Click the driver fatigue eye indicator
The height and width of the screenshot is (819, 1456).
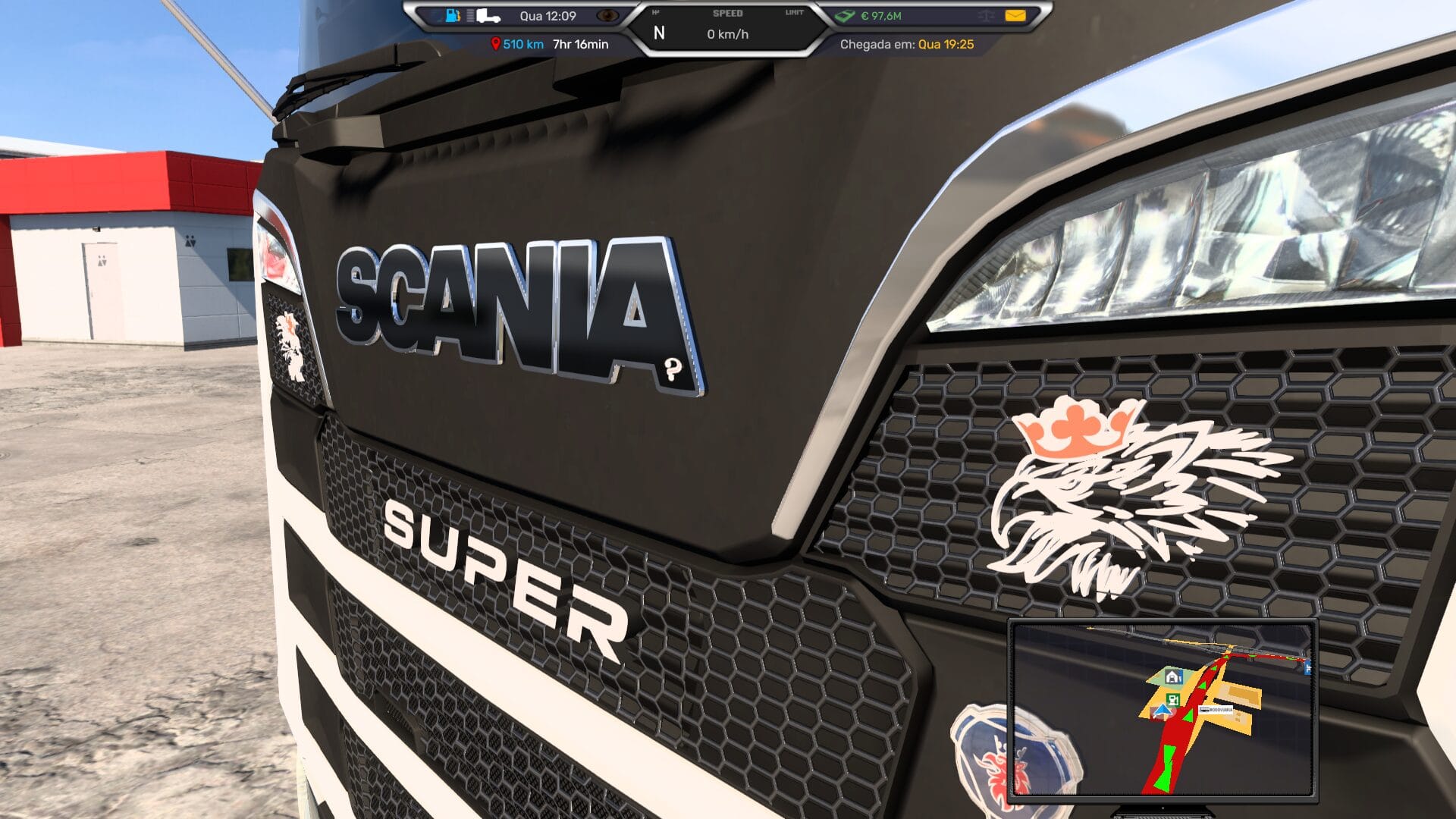coord(608,14)
